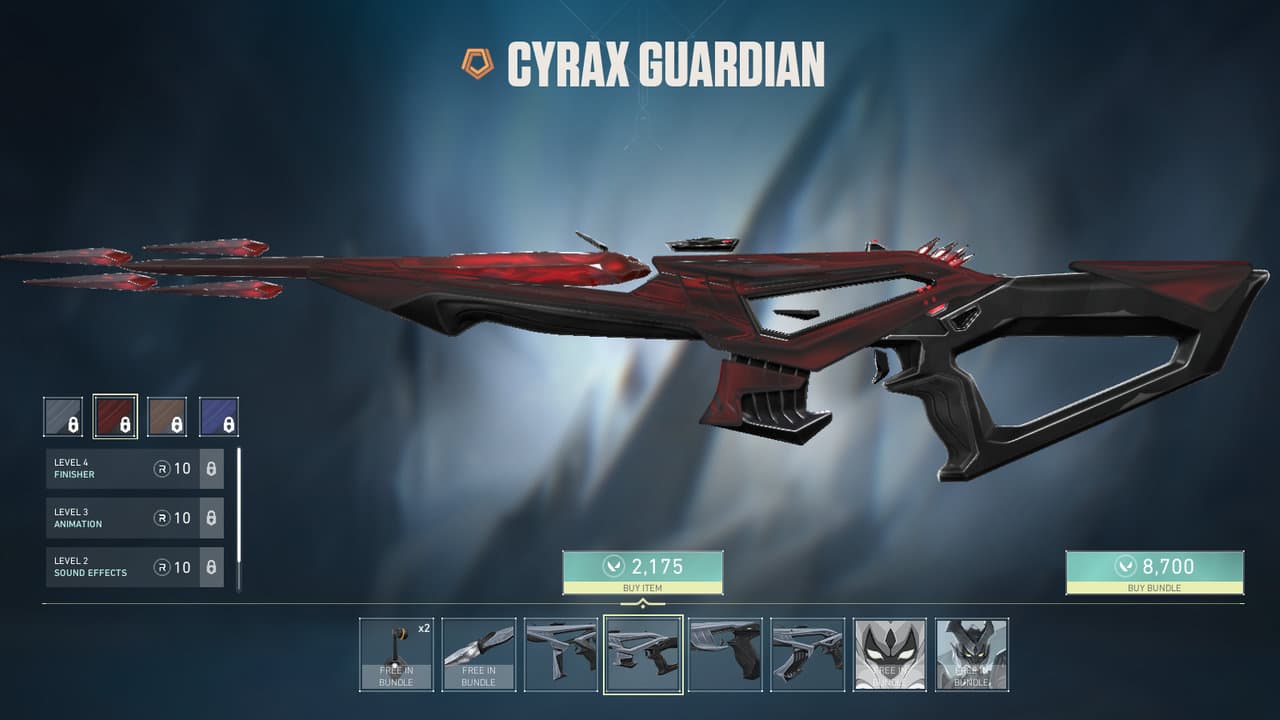
Task: Buy the Cyrax Guardian for 2,175
Action: [642, 572]
